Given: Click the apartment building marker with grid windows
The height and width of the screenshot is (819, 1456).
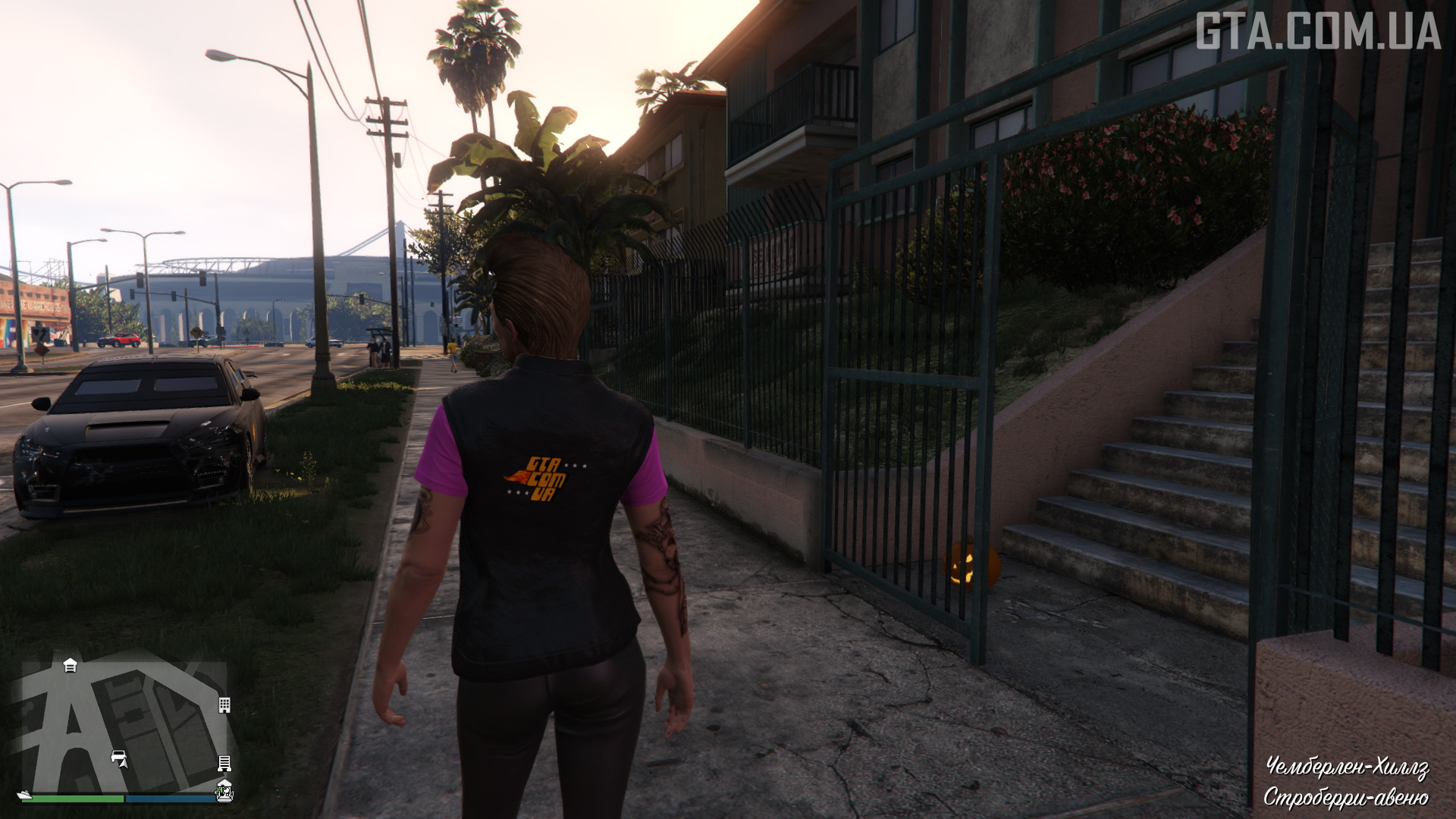Looking at the screenshot, I should tap(224, 705).
